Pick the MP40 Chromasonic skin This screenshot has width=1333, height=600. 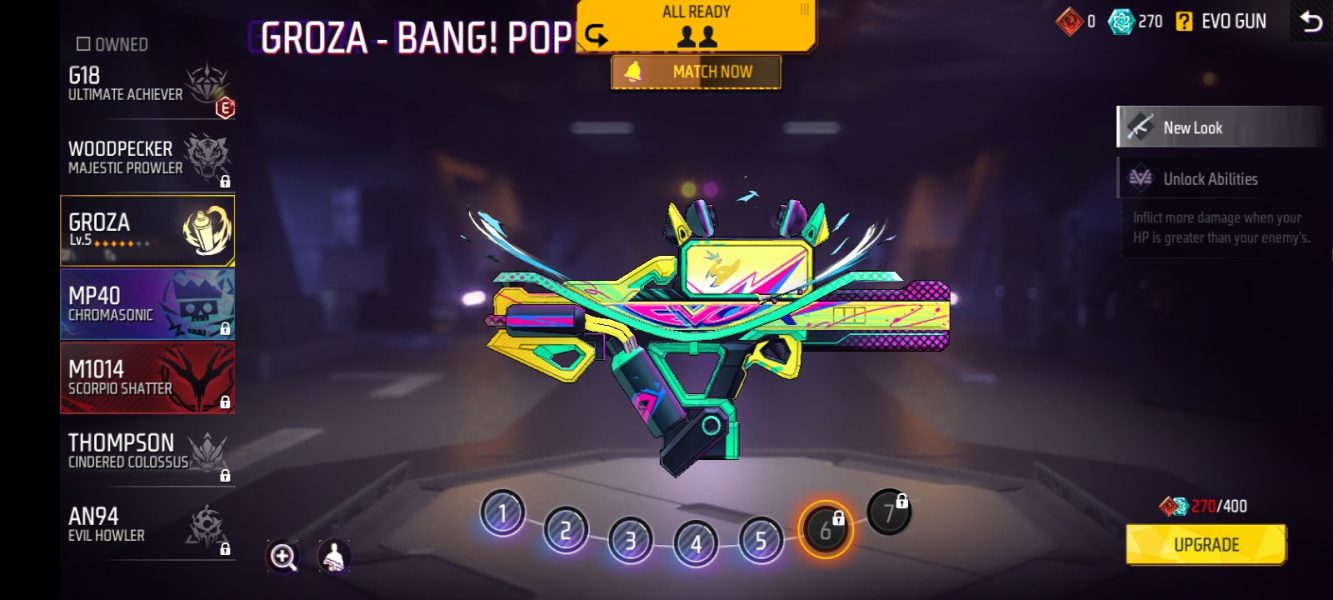tap(148, 304)
